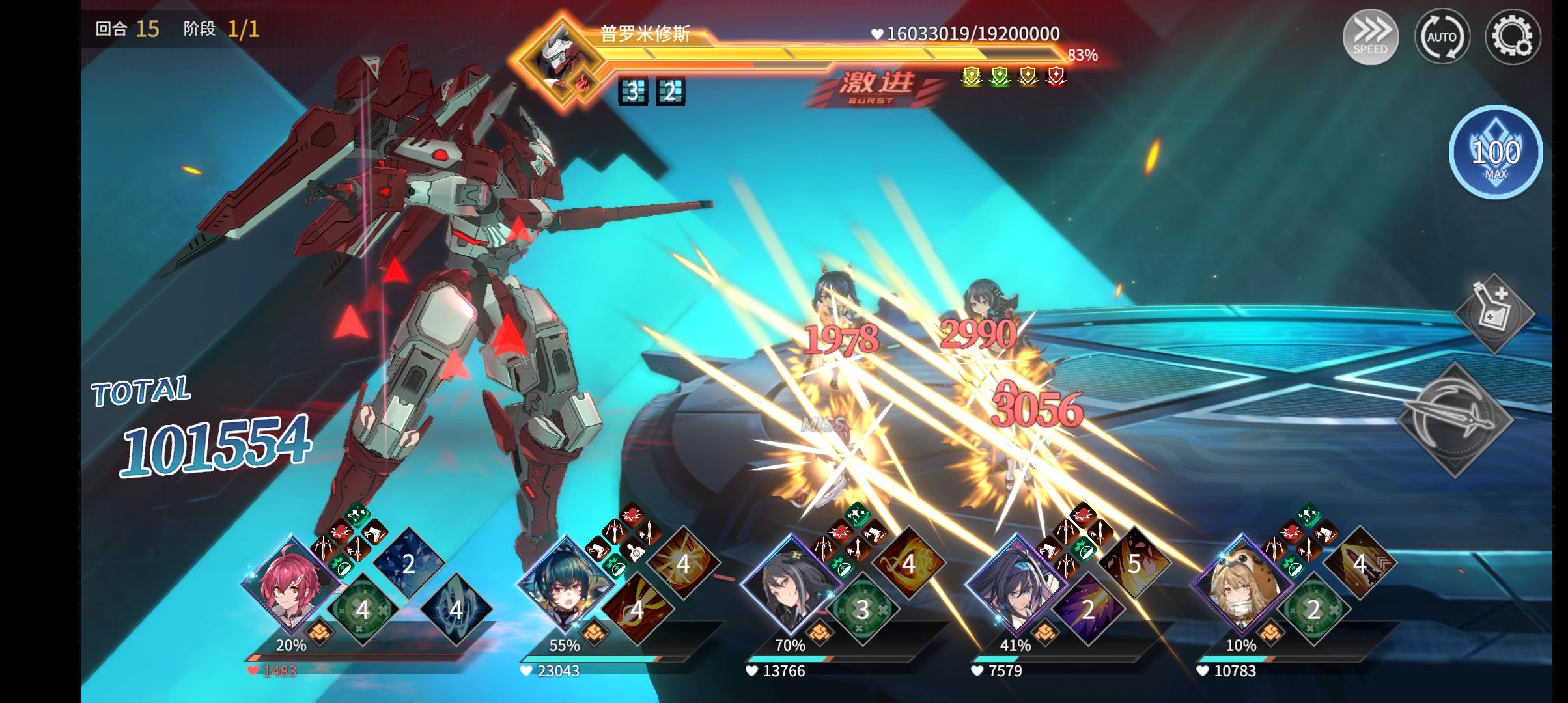Image resolution: width=1568 pixels, height=703 pixels.
Task: Trigger the sword slash special skill
Action: [x=1456, y=420]
